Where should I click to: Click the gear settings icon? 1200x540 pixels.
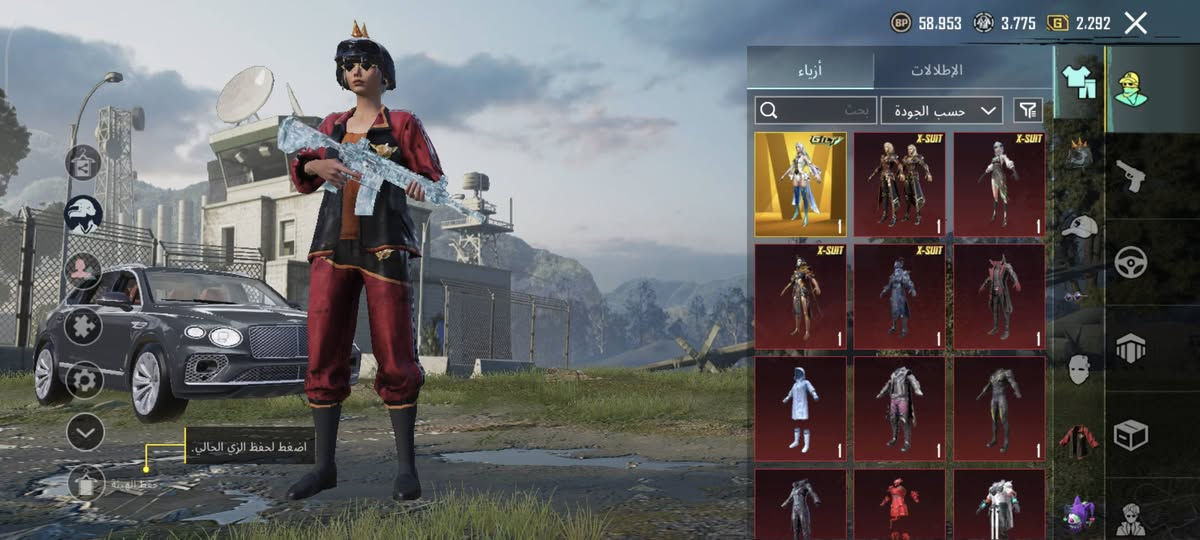pyautogui.click(x=84, y=379)
